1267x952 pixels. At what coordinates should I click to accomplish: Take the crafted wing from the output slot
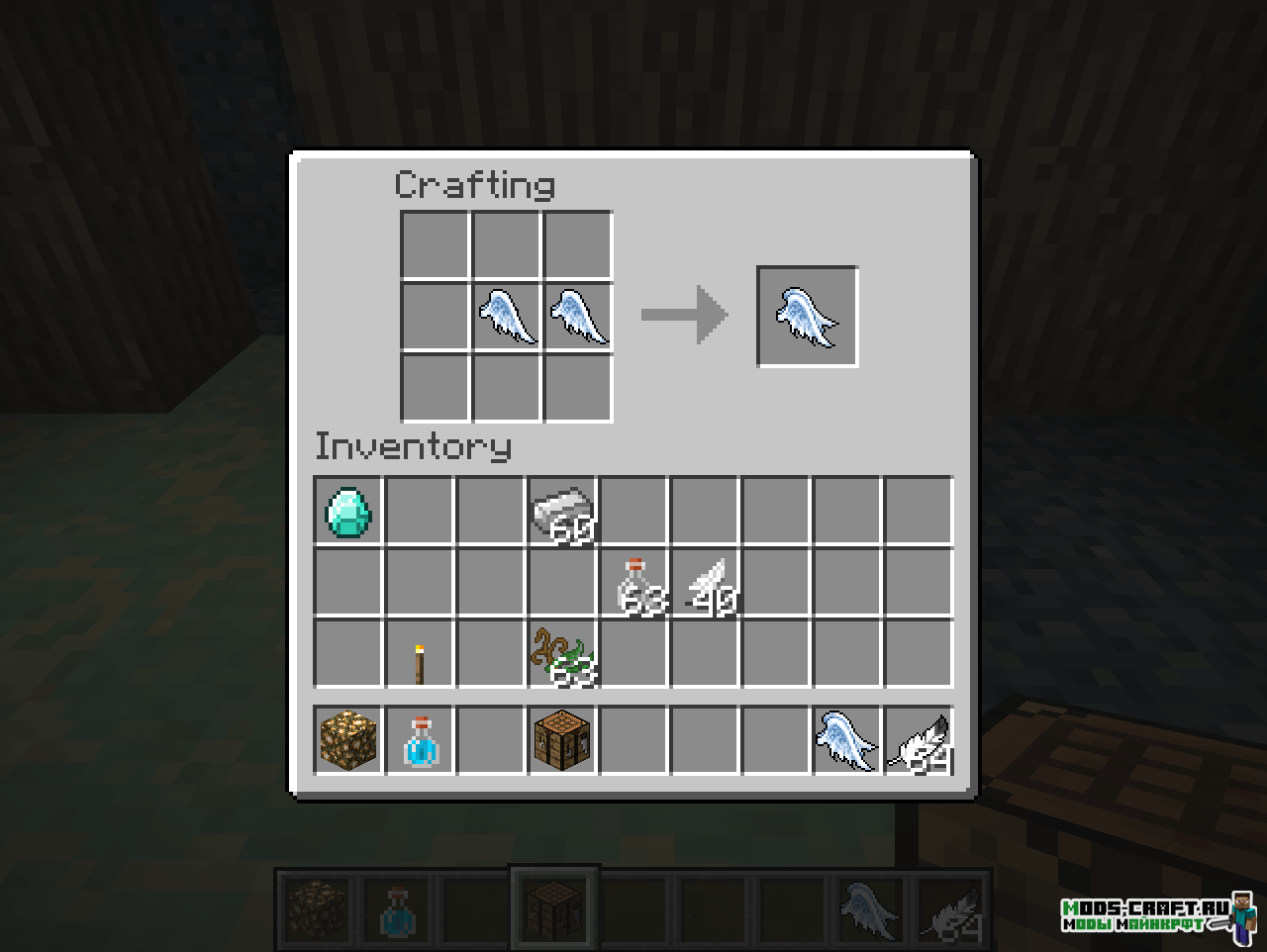coord(807,317)
